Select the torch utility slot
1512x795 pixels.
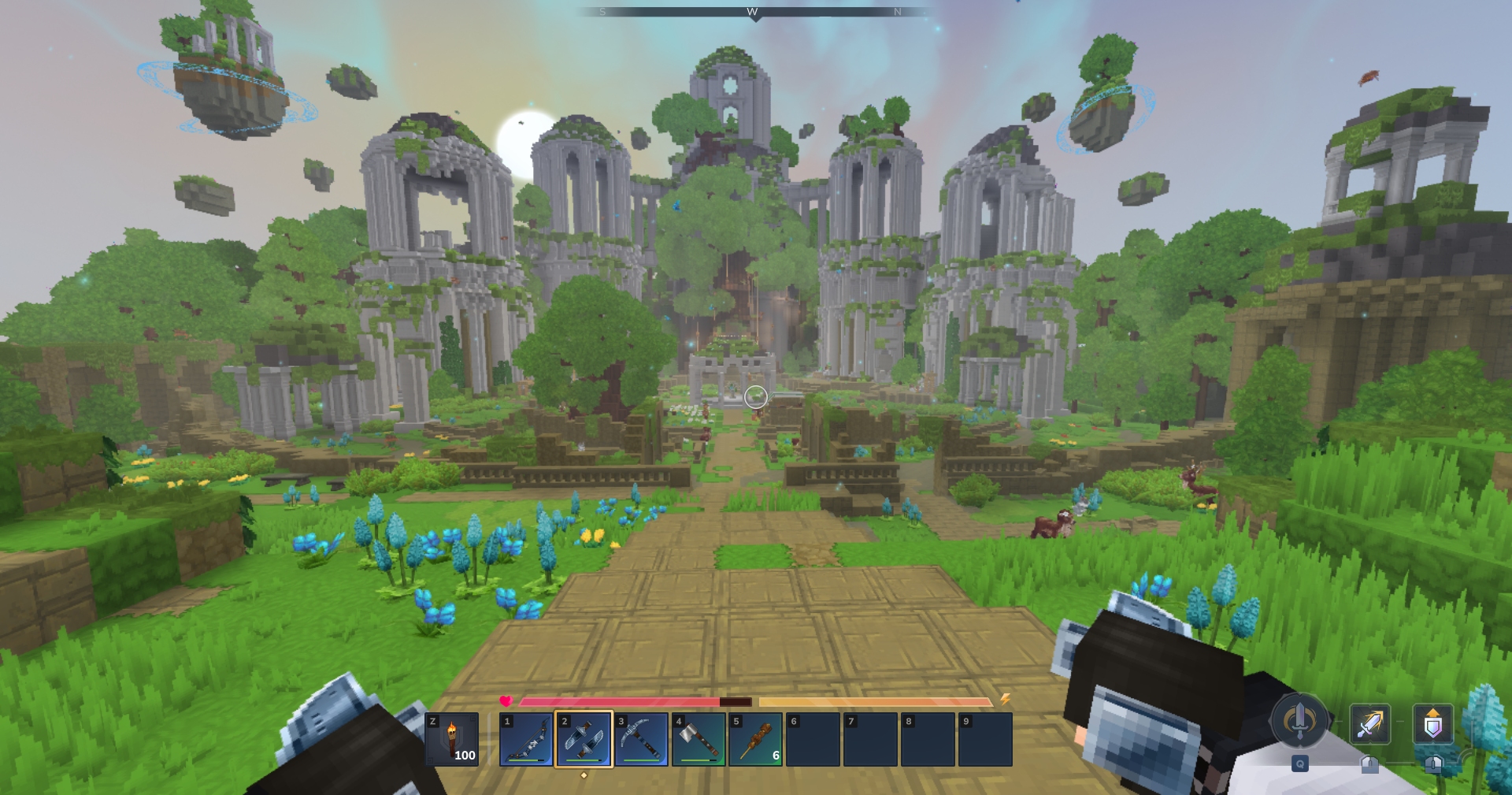pyautogui.click(x=452, y=739)
